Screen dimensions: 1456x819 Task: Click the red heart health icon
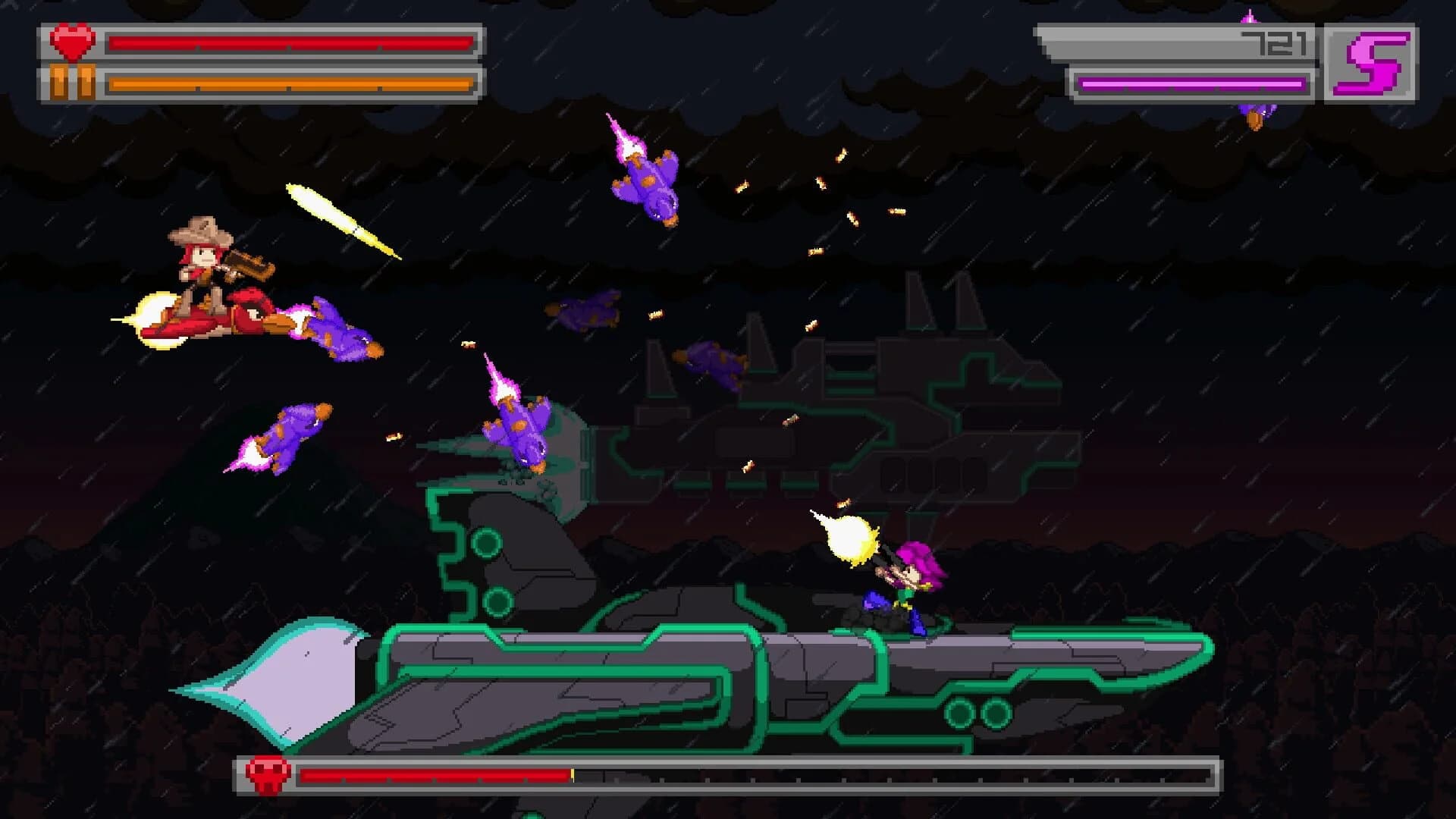72,42
